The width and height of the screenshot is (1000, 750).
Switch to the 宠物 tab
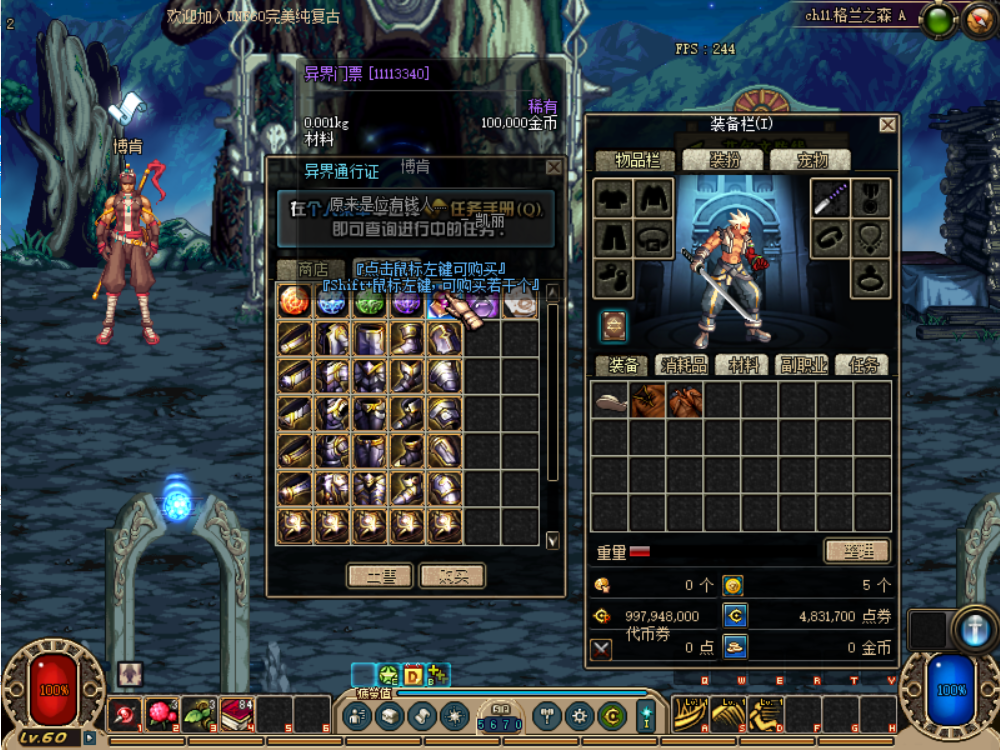click(812, 159)
